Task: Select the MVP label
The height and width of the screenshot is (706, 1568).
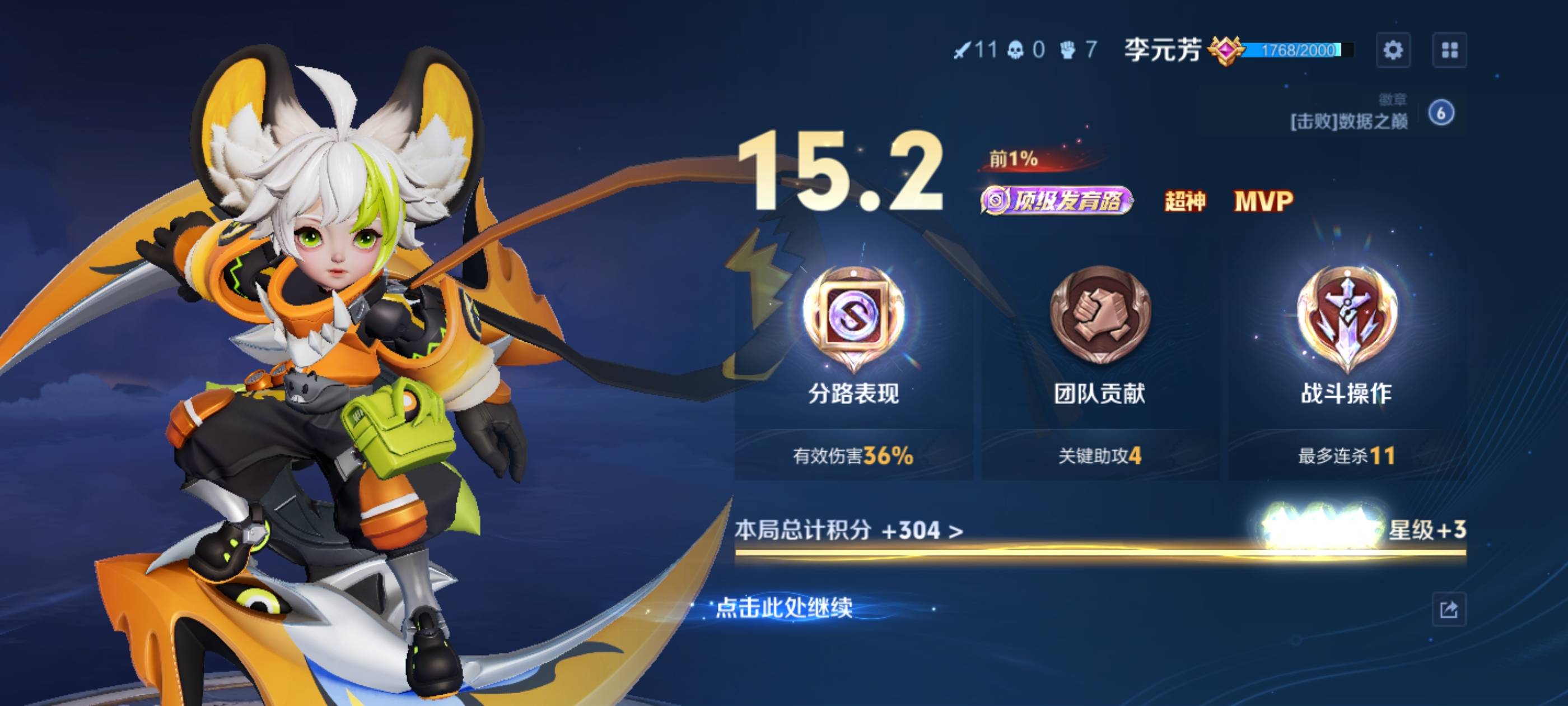Action: pos(1270,203)
